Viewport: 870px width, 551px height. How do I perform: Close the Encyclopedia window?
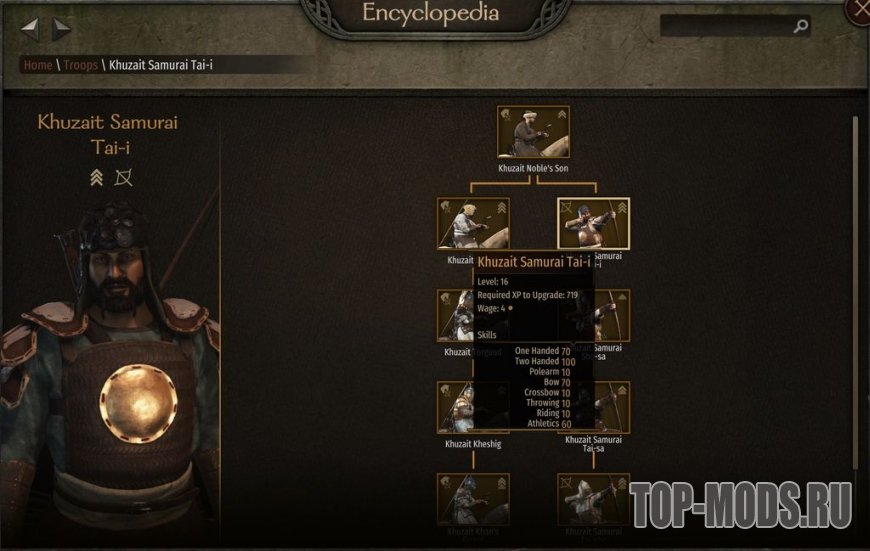pyautogui.click(x=859, y=11)
